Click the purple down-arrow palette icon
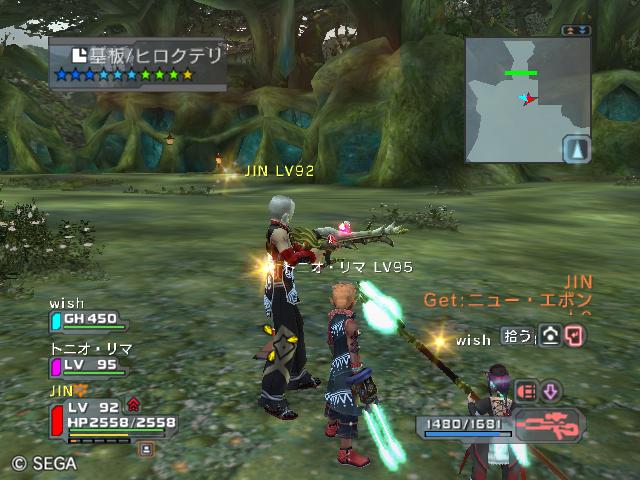Screen dimensions: 640x480 point(551,391)
